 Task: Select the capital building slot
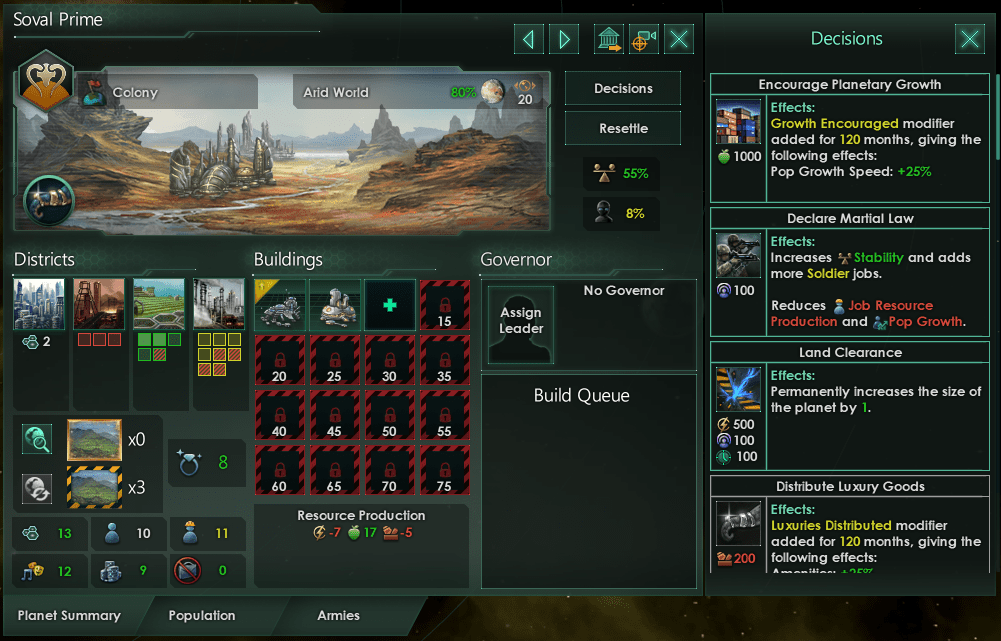point(279,304)
